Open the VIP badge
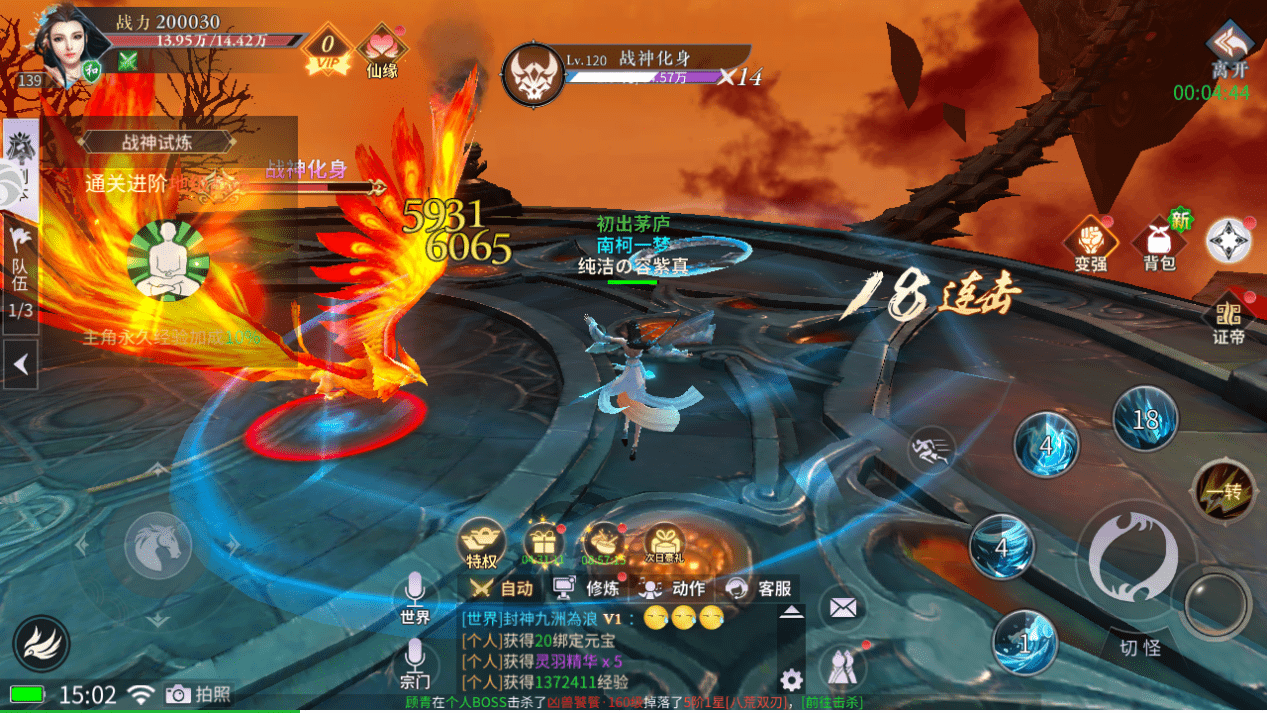The height and width of the screenshot is (713, 1267). (x=326, y=48)
